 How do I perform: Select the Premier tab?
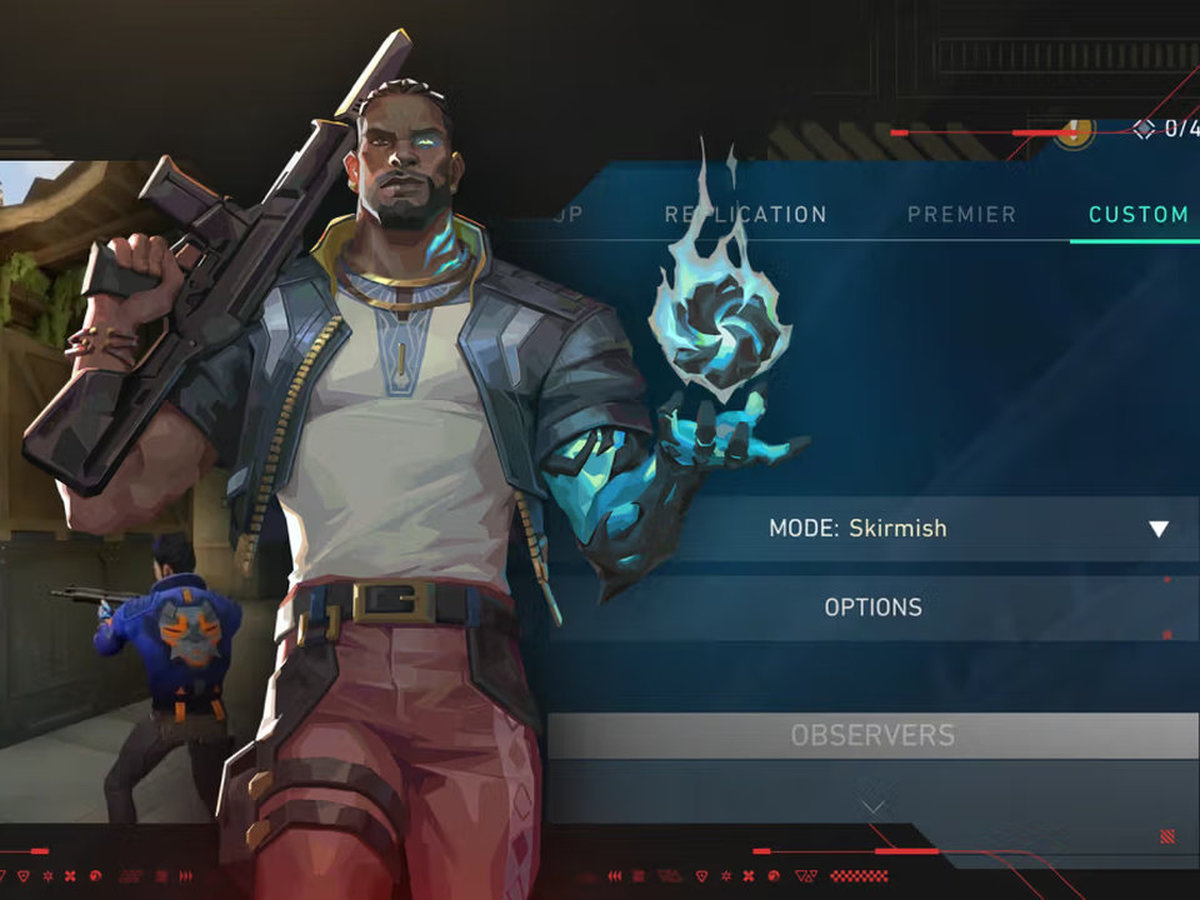point(961,214)
